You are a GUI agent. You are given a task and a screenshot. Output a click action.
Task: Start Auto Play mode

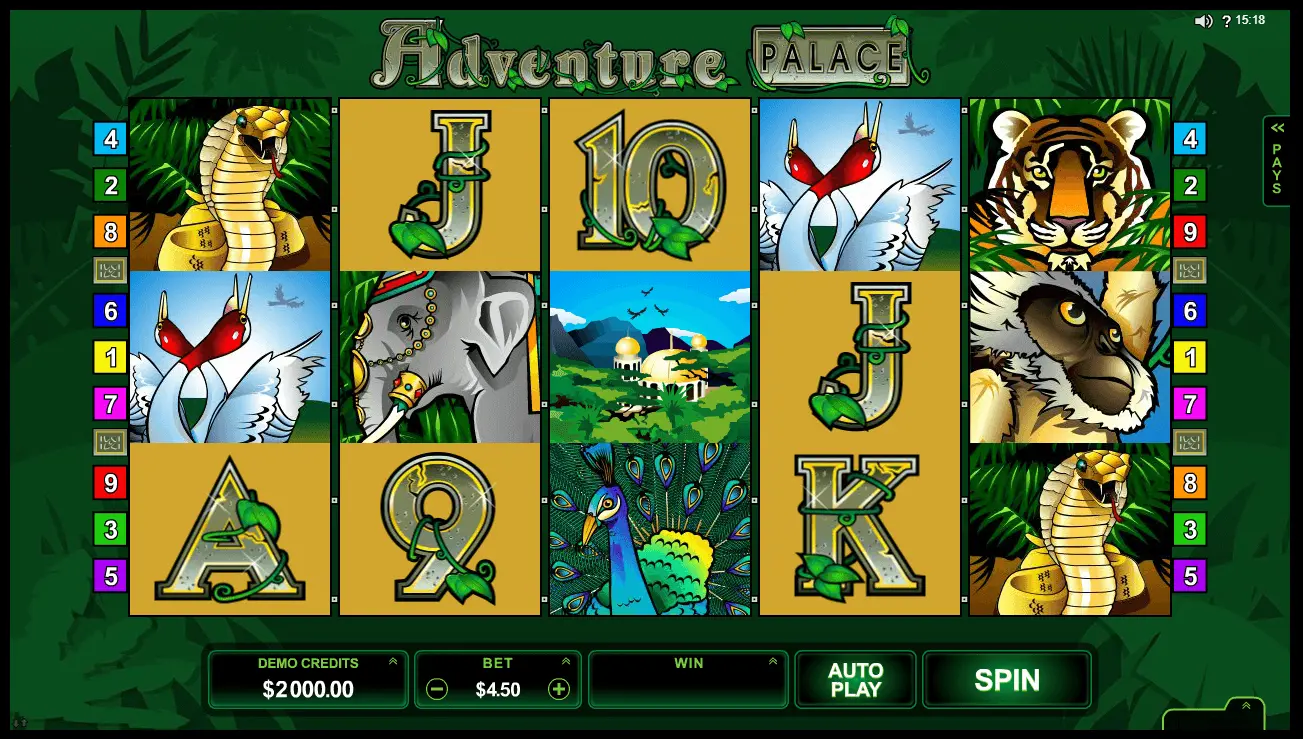[855, 680]
